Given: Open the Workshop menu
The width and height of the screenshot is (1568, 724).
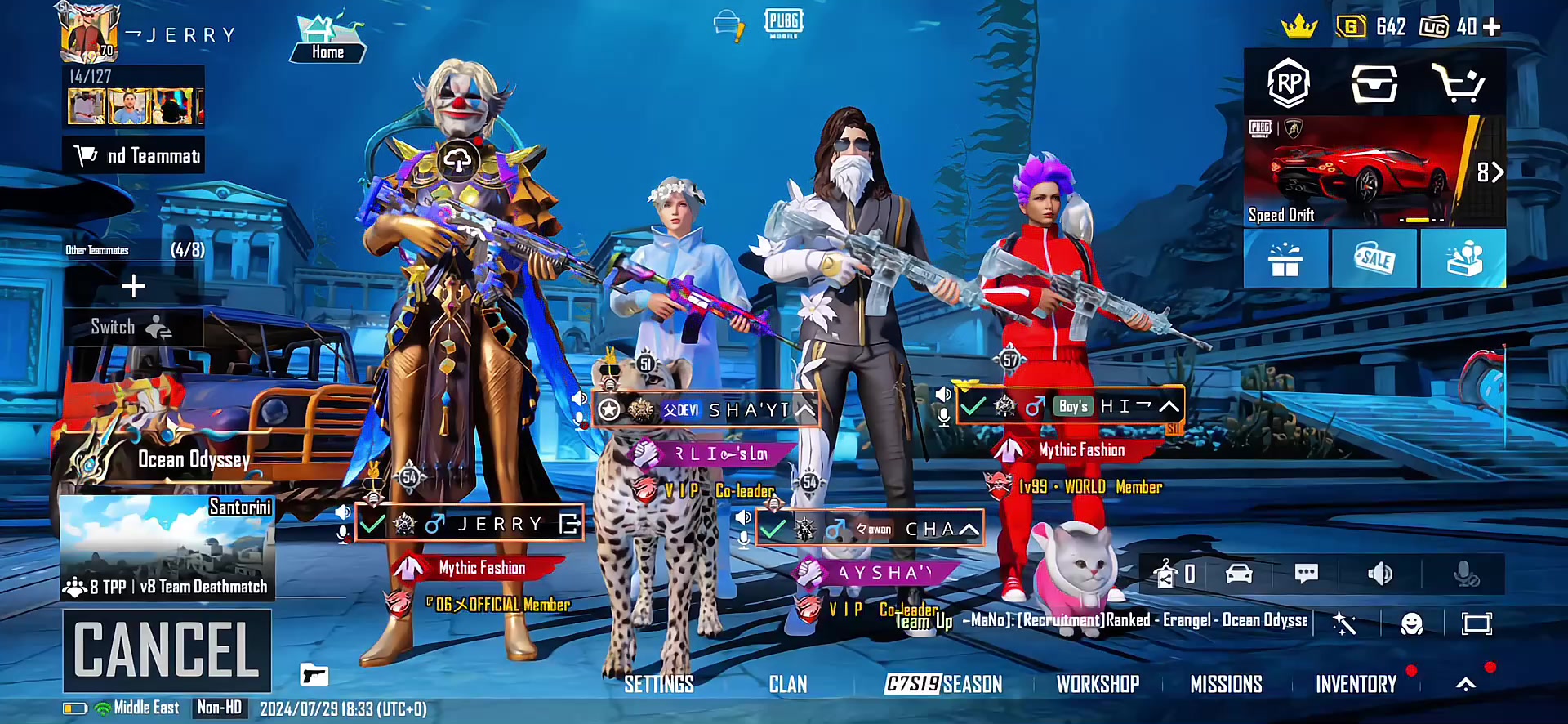Looking at the screenshot, I should [1098, 684].
